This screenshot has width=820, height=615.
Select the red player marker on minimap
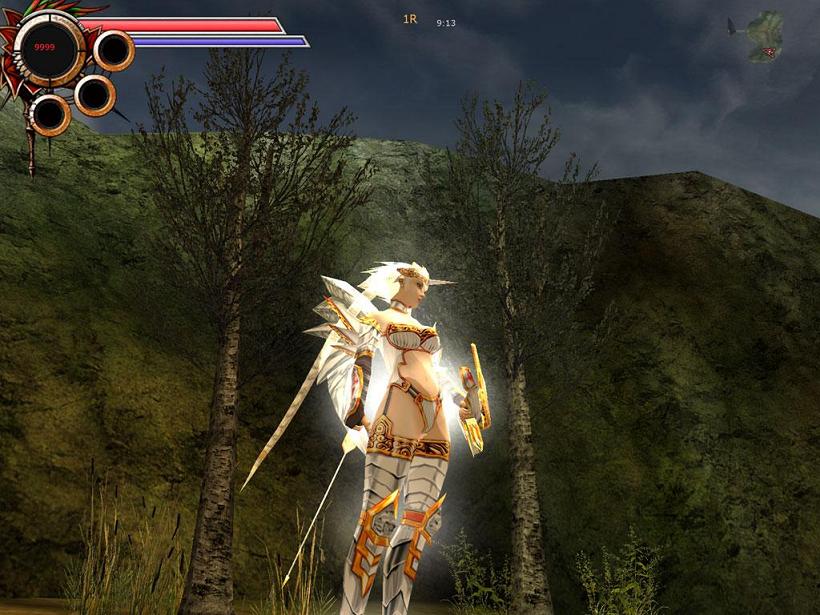click(x=769, y=52)
